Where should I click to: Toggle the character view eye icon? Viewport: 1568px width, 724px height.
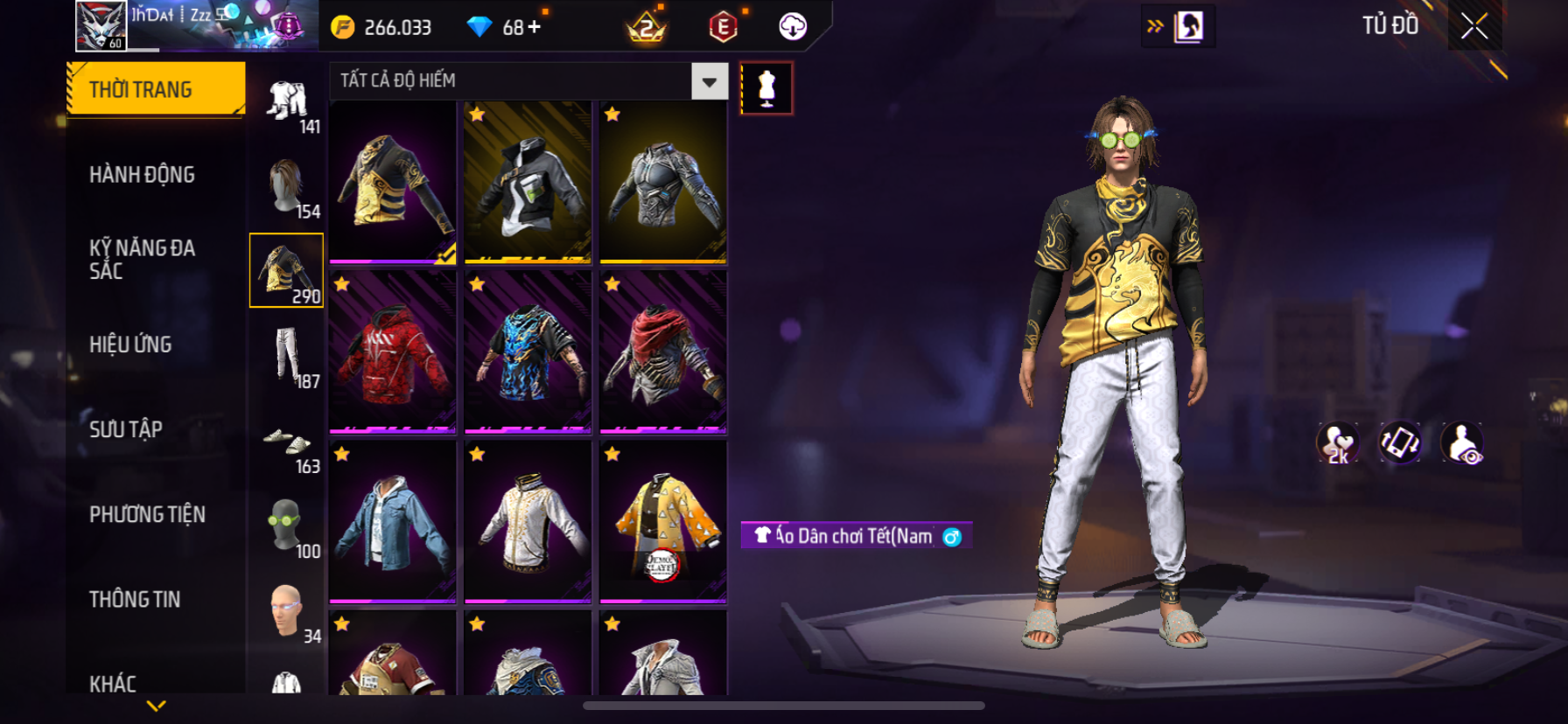click(1462, 443)
